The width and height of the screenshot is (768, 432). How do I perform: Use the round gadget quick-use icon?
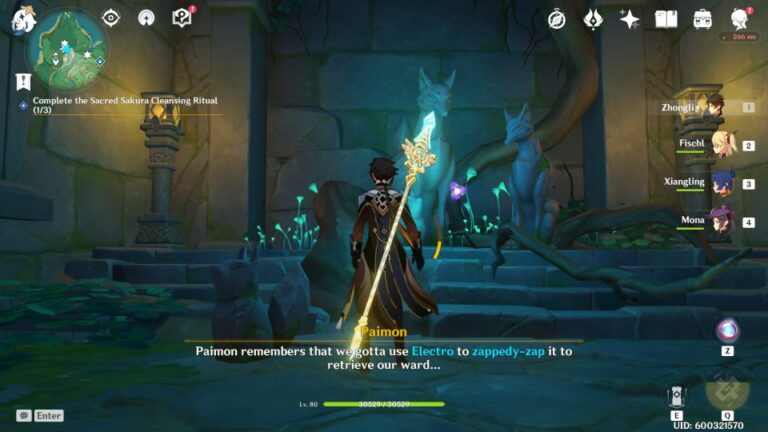(728, 331)
